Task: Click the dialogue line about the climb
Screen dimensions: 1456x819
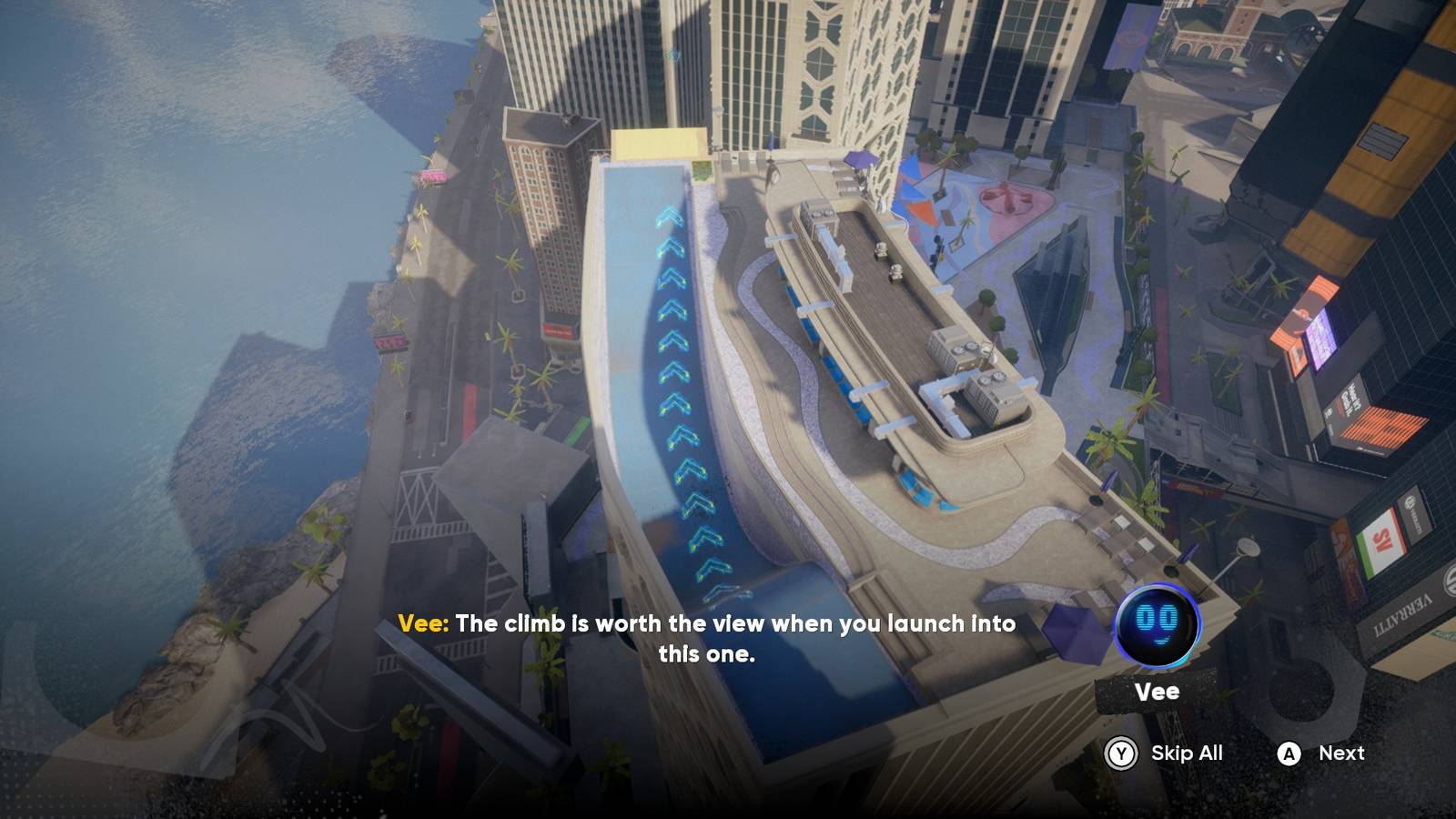Action: click(x=728, y=625)
